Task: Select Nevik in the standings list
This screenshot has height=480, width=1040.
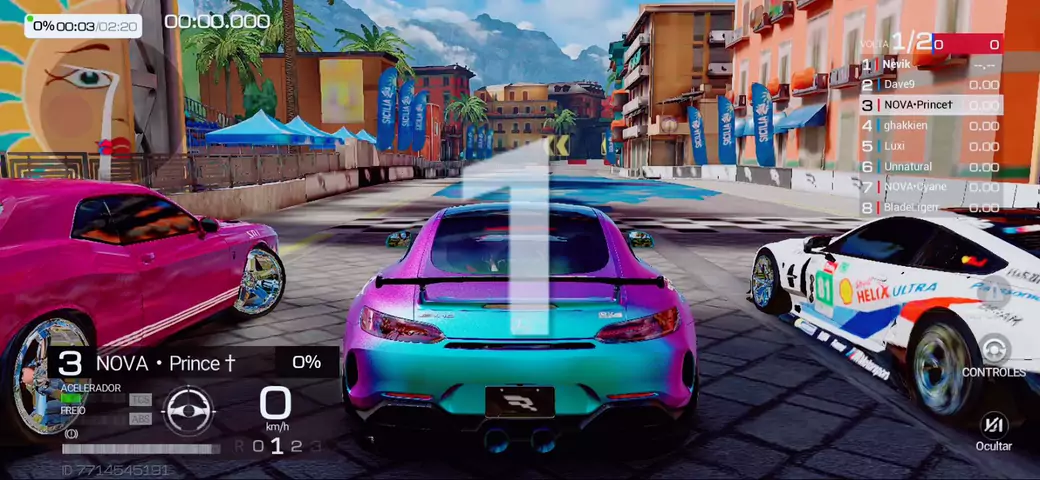Action: [x=930, y=64]
